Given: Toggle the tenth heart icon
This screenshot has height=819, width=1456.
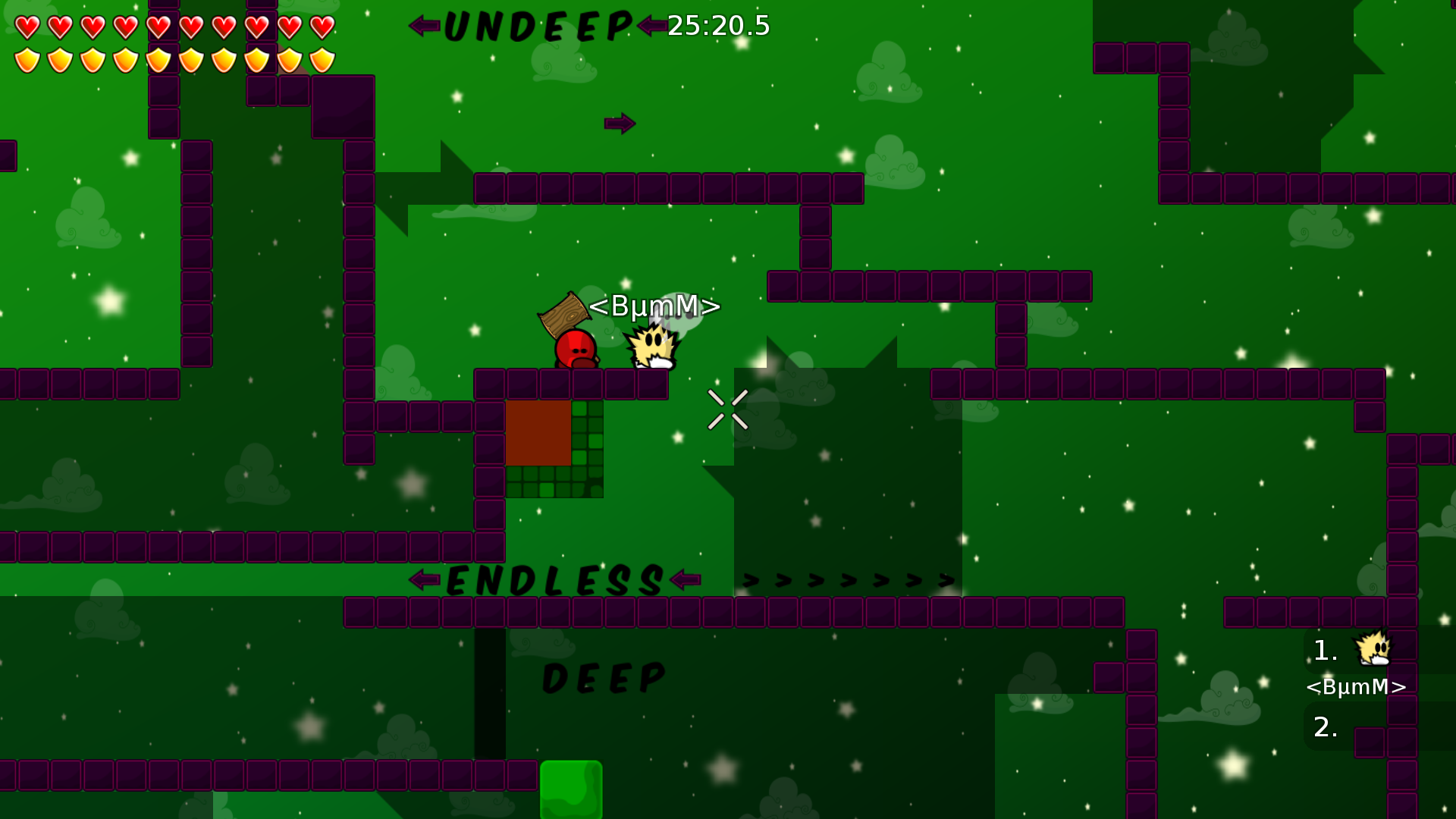Looking at the screenshot, I should tap(321, 27).
